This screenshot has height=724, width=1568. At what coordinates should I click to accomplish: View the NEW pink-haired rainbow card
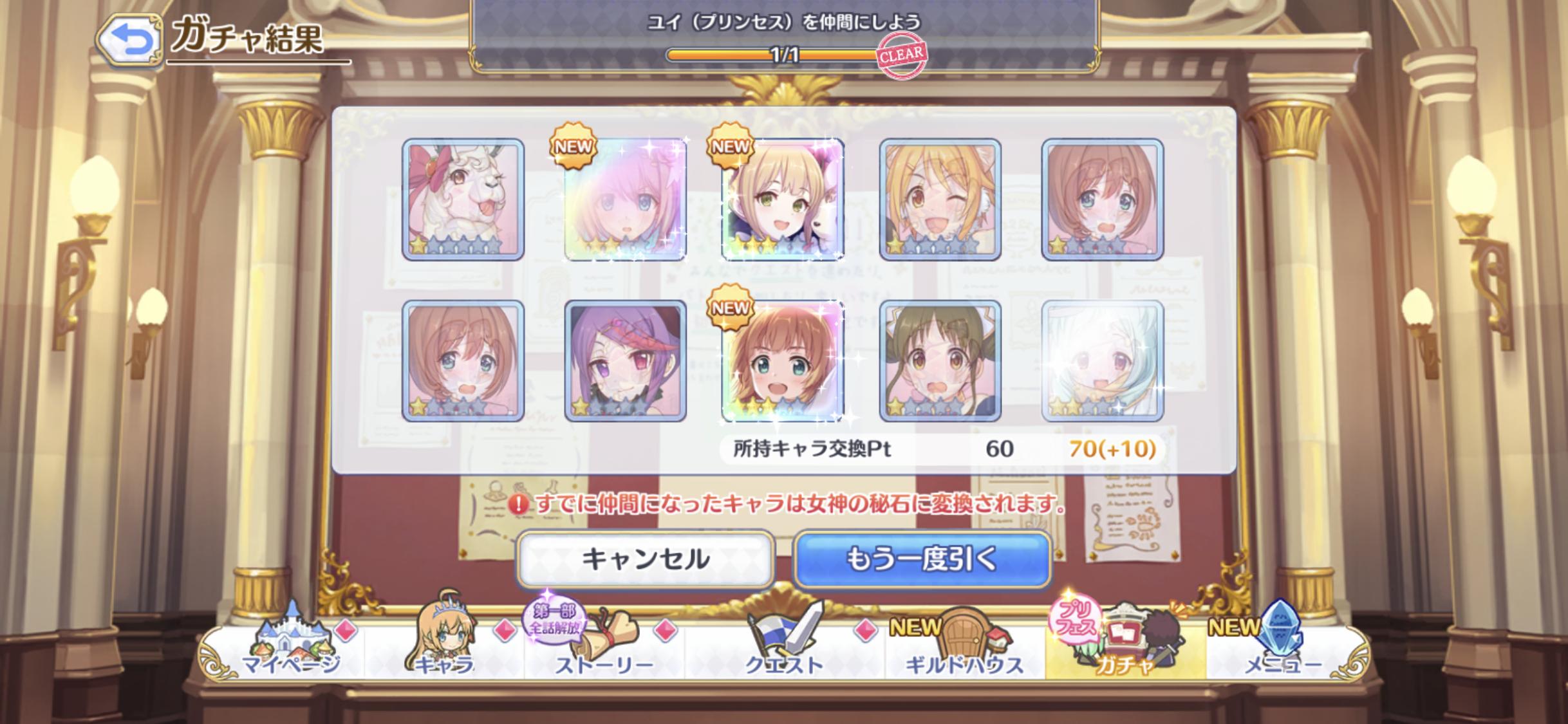point(625,200)
